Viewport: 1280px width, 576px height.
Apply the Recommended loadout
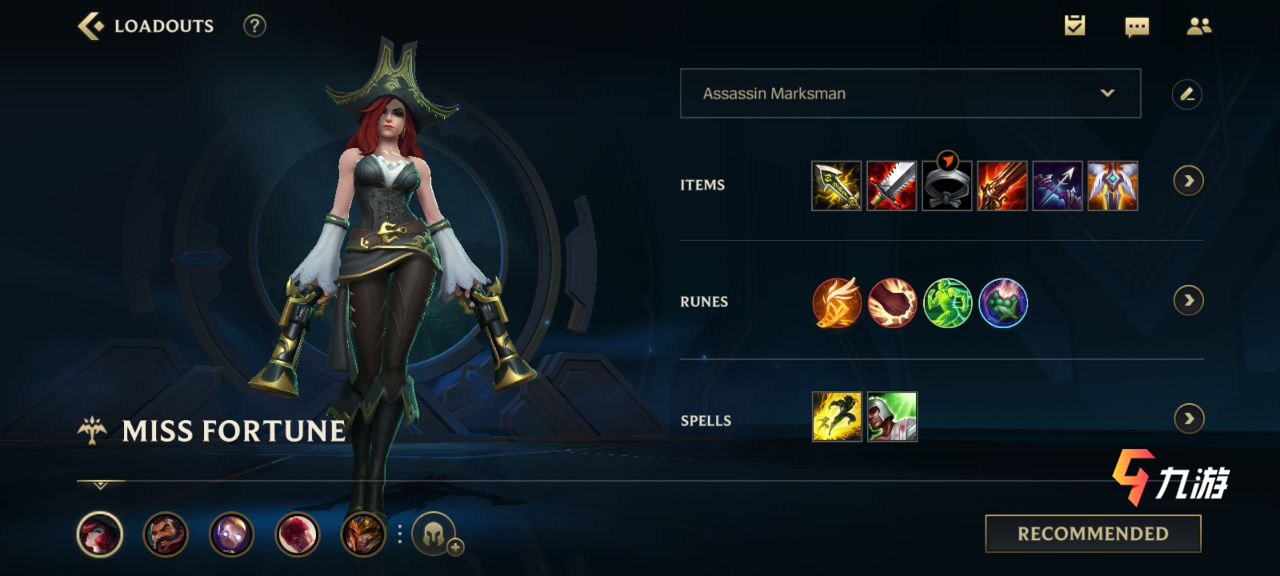pos(1093,534)
